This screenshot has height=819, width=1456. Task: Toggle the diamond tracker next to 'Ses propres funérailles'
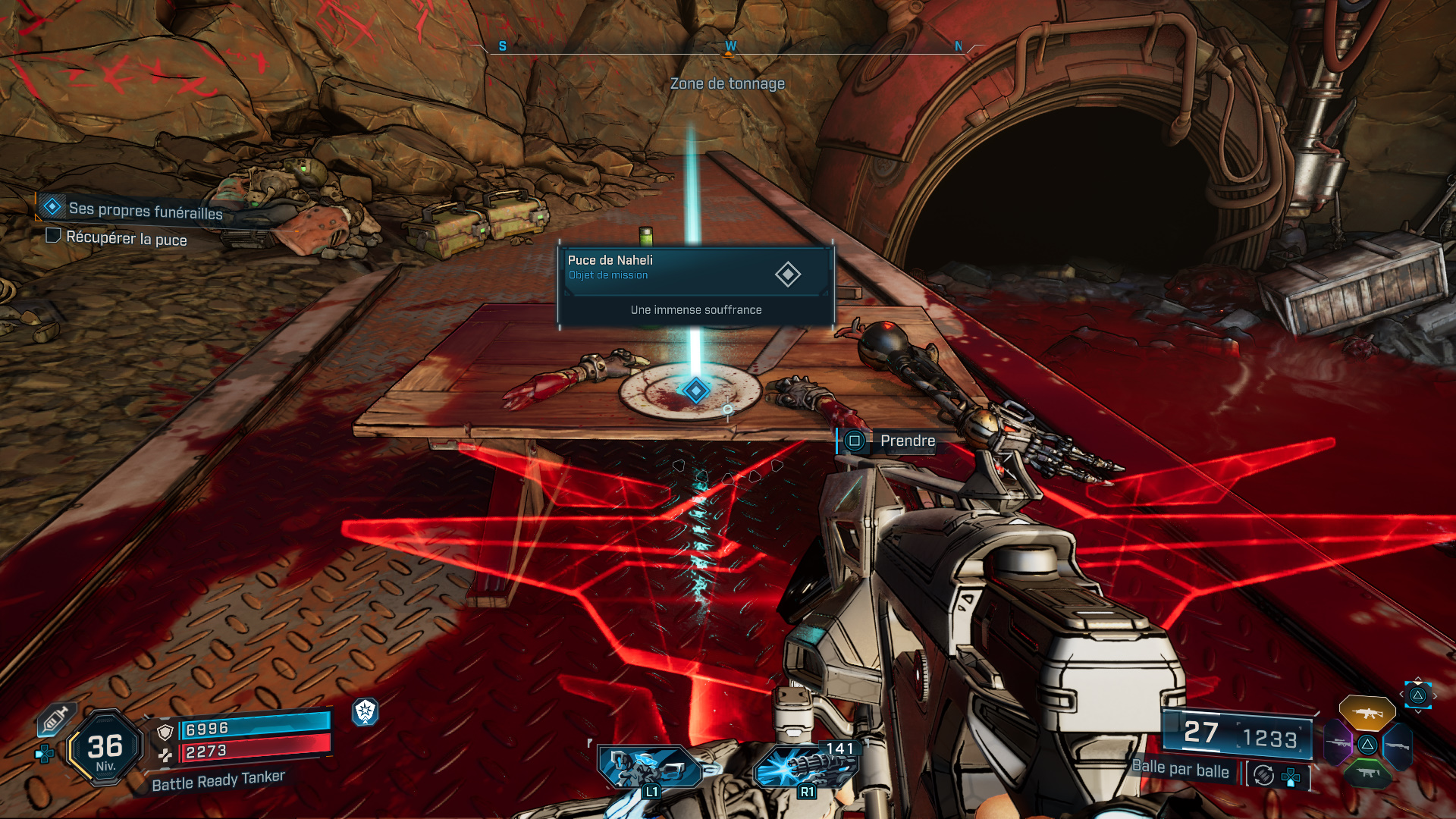(x=51, y=206)
